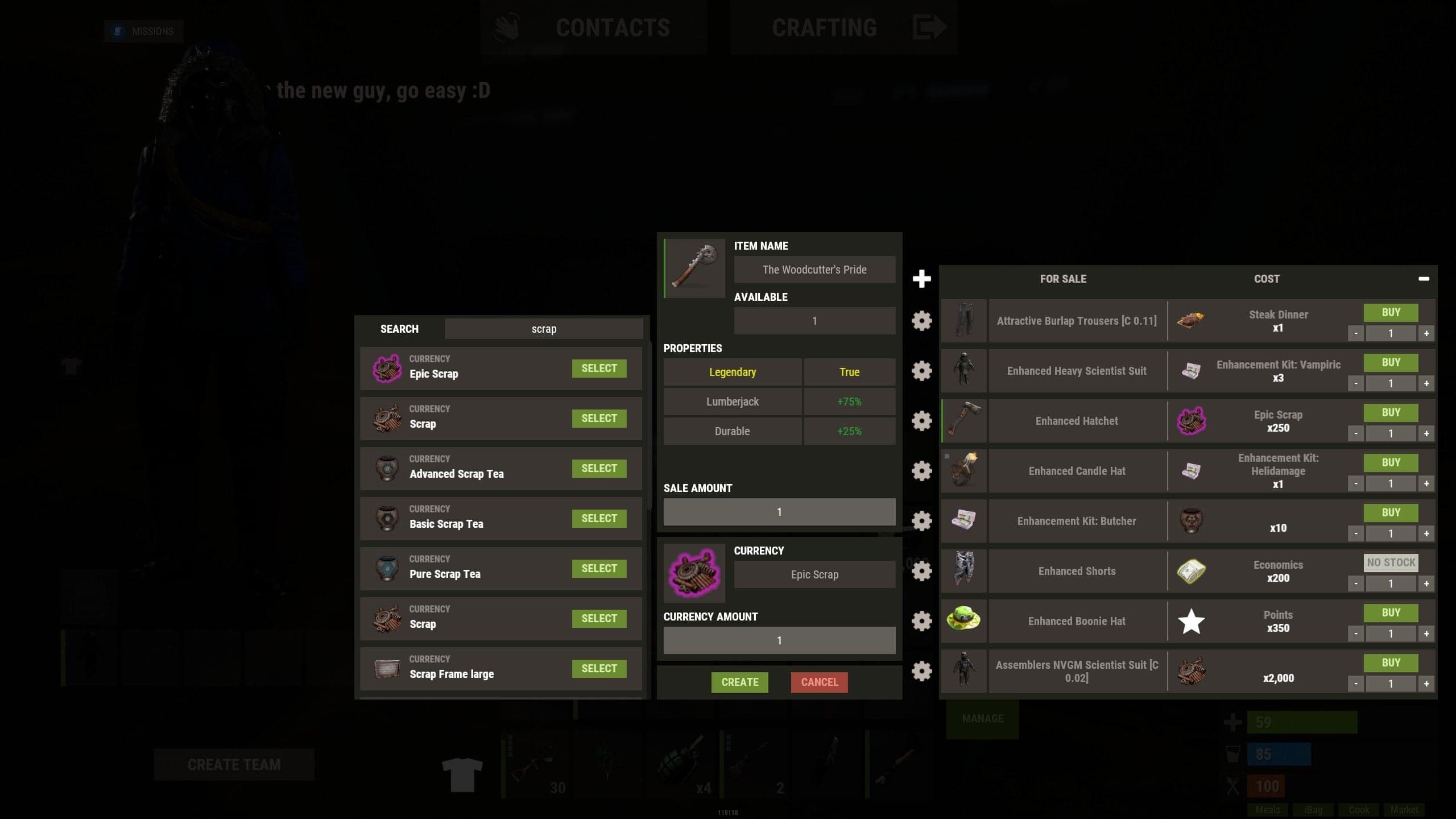Image resolution: width=1456 pixels, height=819 pixels.
Task: Click the search field containing 'scrap'
Action: [544, 329]
